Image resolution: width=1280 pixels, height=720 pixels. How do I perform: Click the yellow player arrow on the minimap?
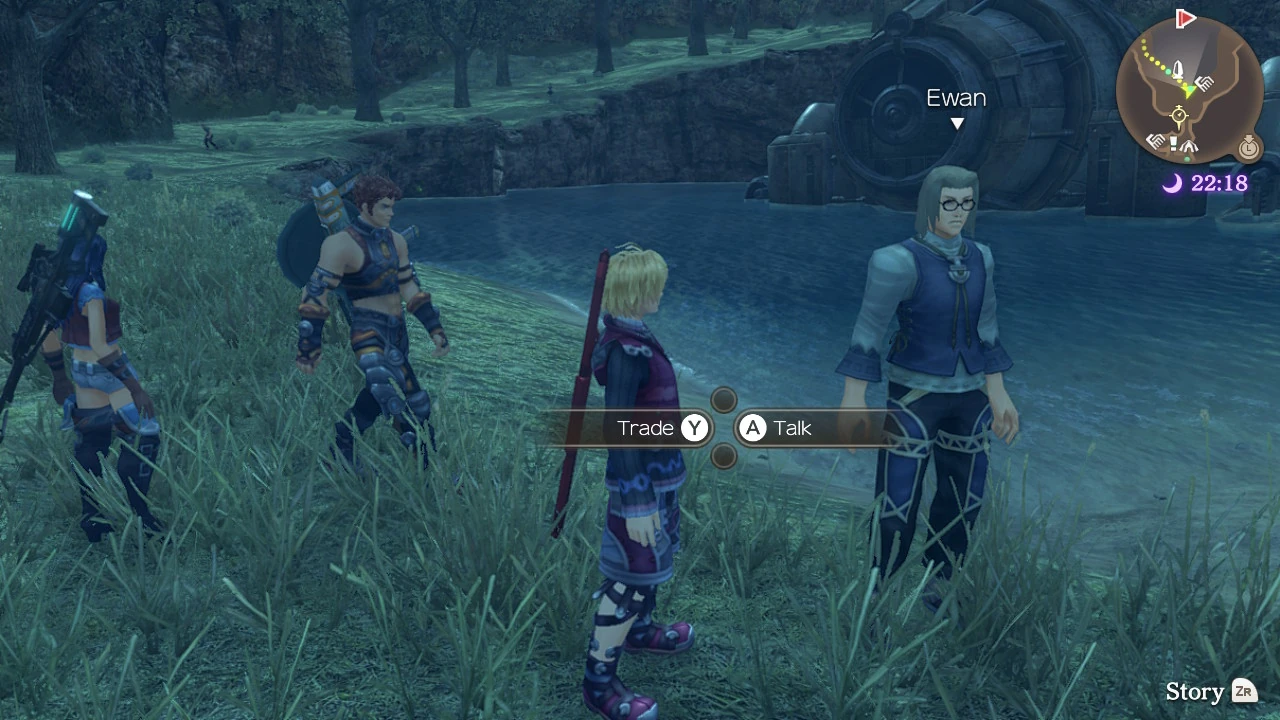point(1186,90)
